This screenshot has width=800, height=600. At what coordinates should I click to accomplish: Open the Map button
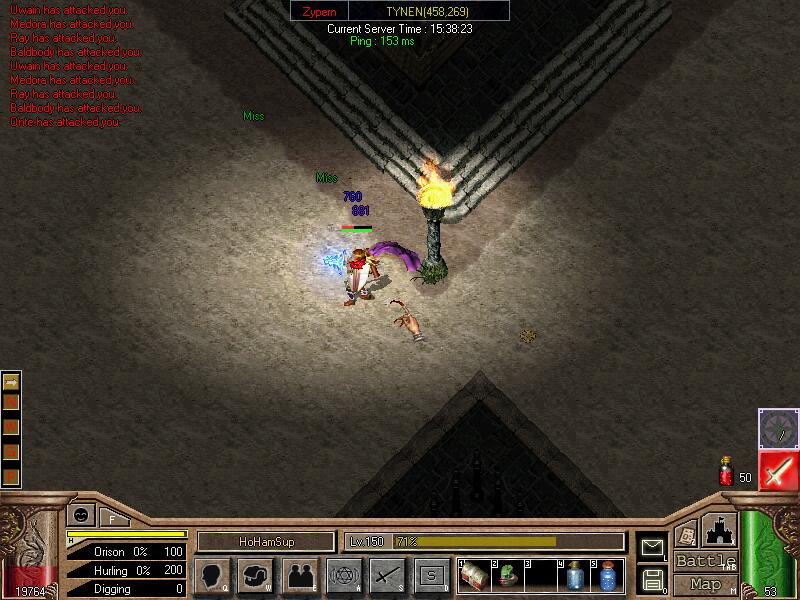(x=705, y=584)
